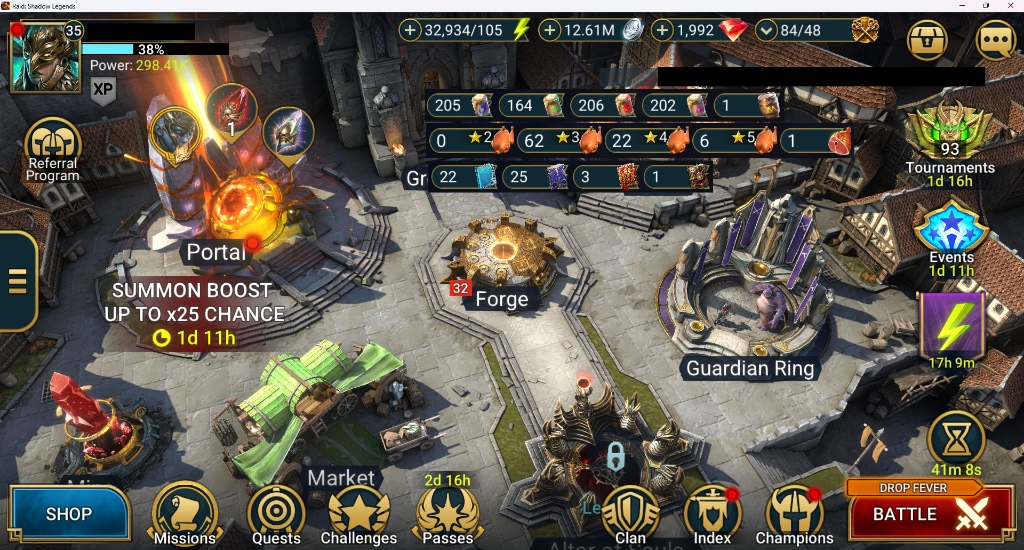Open the Quests menu
1024x550 pixels.
click(275, 513)
